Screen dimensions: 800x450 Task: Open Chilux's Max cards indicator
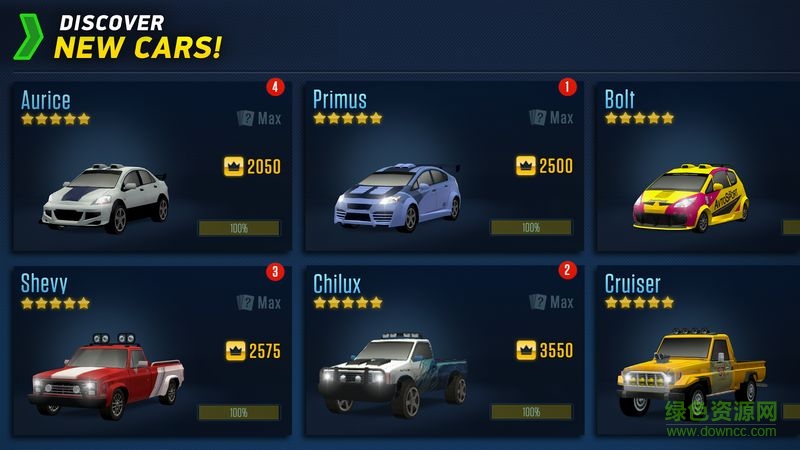[551, 302]
